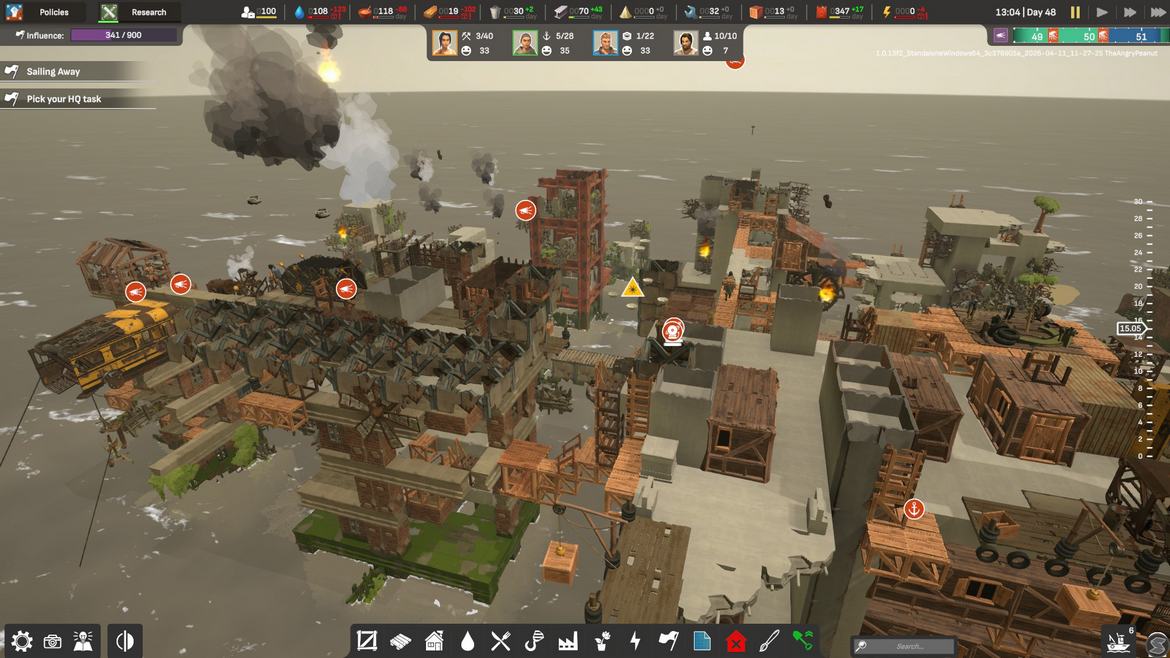The width and height of the screenshot is (1170, 658).
Task: Select the Sailing Away objective
Action: click(54, 72)
